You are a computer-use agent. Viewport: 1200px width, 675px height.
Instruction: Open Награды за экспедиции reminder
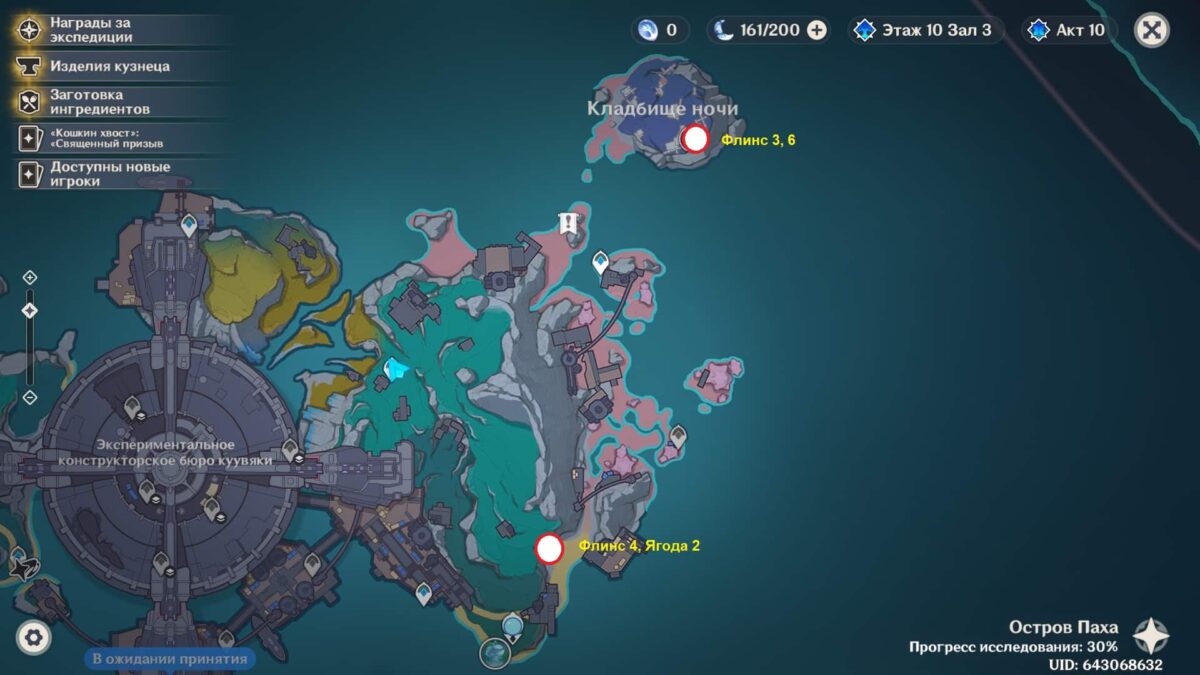(90, 30)
